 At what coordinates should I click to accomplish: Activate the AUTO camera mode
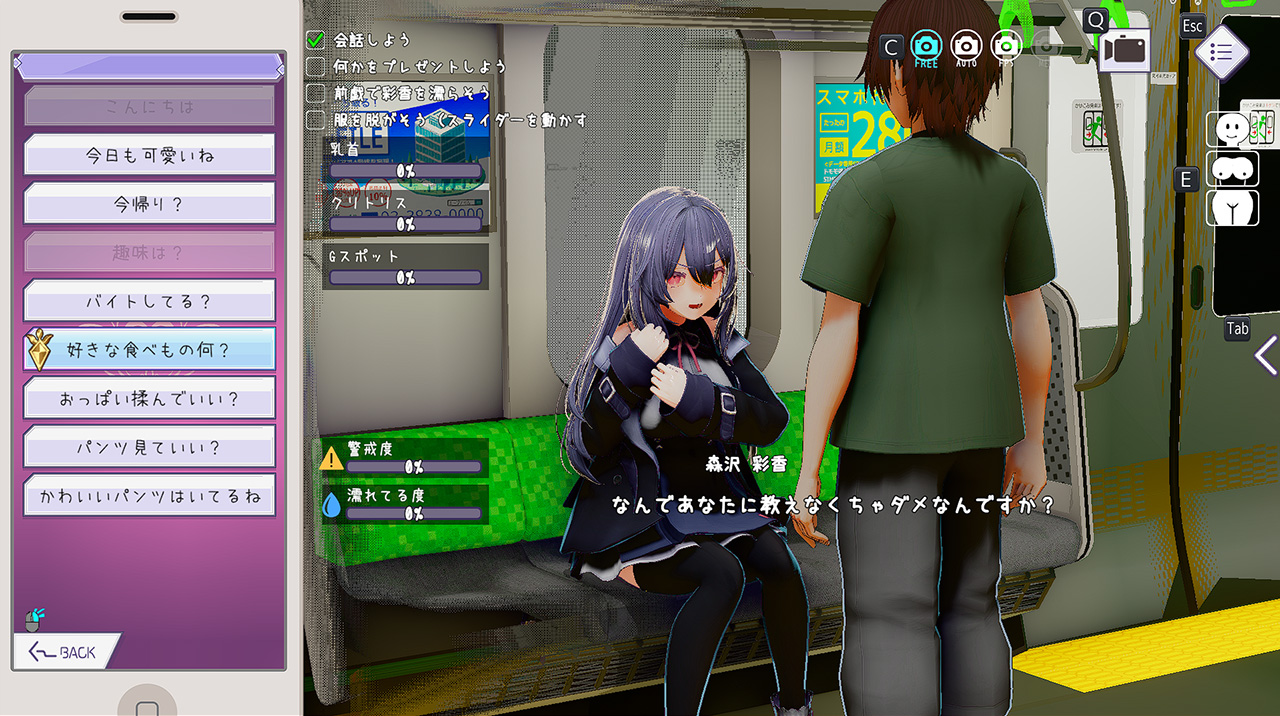tap(966, 46)
